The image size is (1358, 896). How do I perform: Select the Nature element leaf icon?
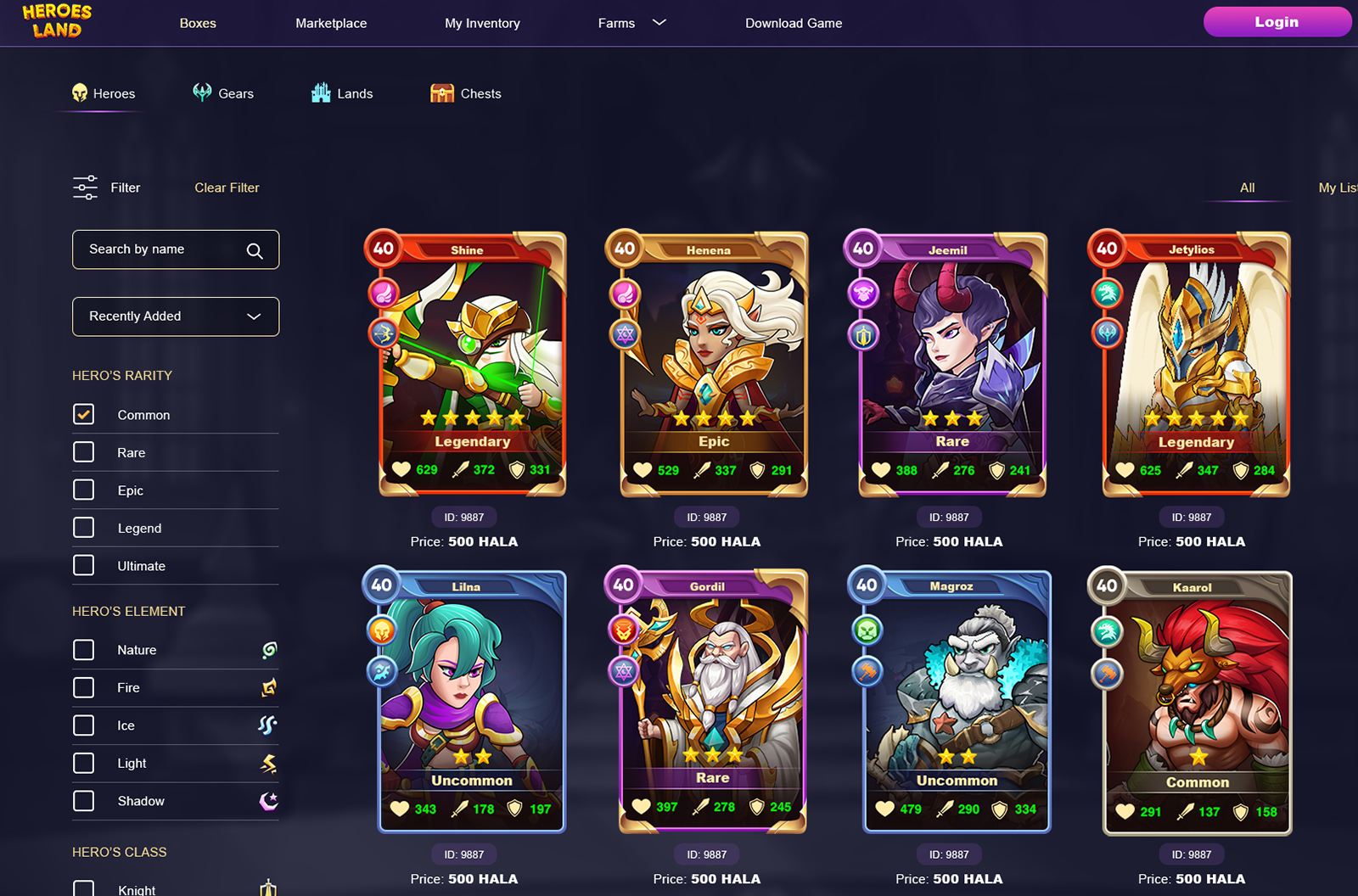[x=267, y=650]
